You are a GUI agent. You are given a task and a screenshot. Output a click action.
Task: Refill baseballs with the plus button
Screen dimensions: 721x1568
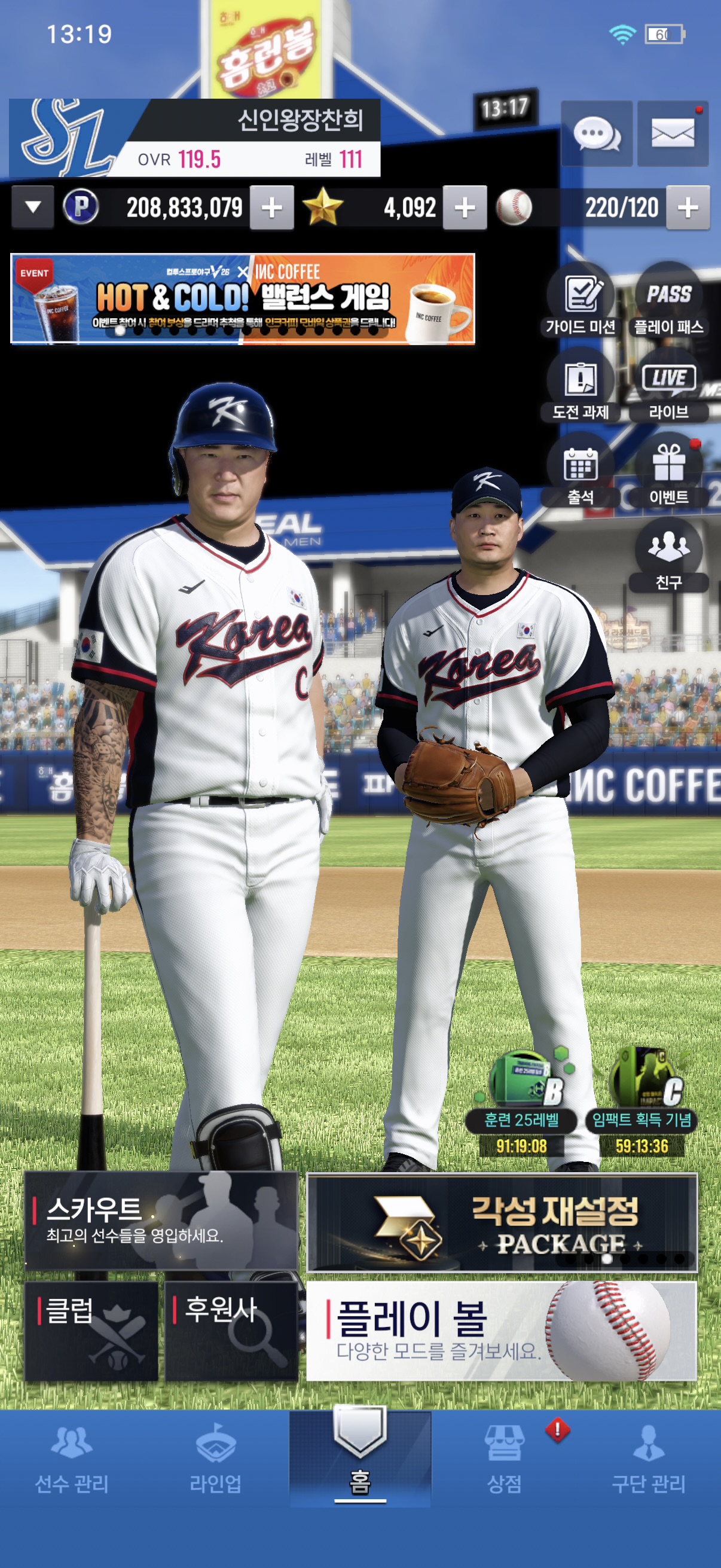pos(688,208)
